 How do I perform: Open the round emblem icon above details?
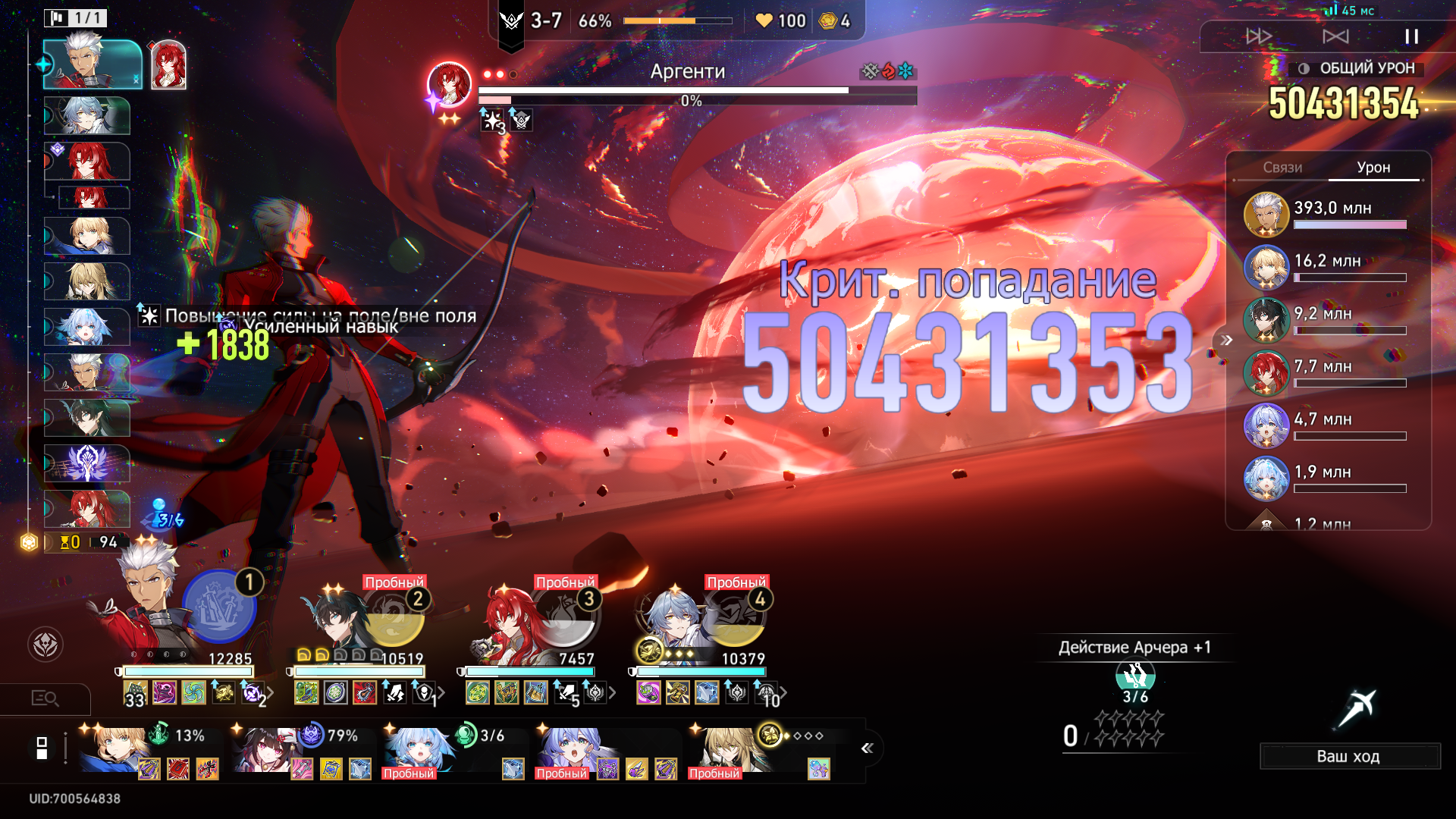pos(45,645)
